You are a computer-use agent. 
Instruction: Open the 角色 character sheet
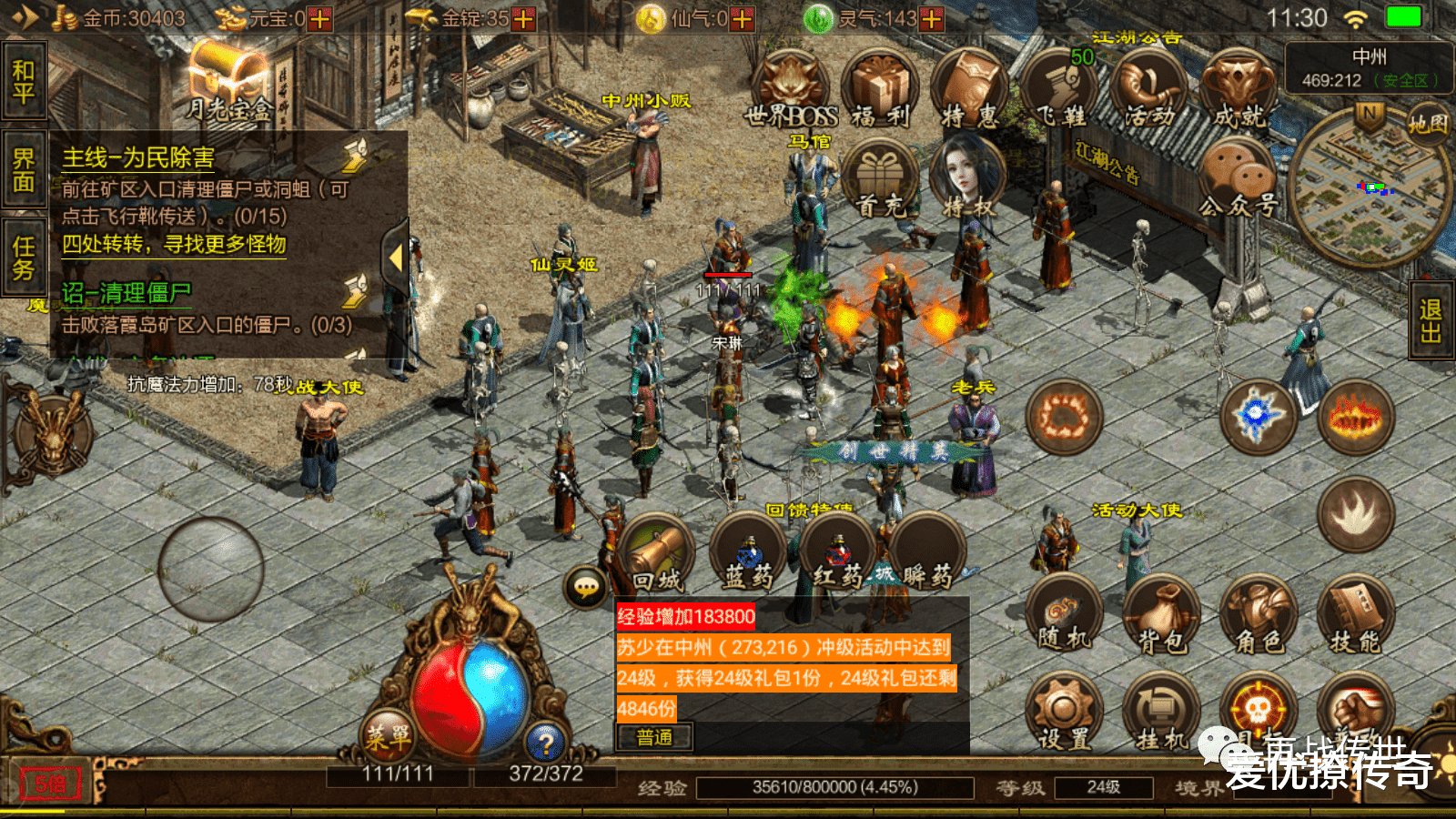[1259, 616]
